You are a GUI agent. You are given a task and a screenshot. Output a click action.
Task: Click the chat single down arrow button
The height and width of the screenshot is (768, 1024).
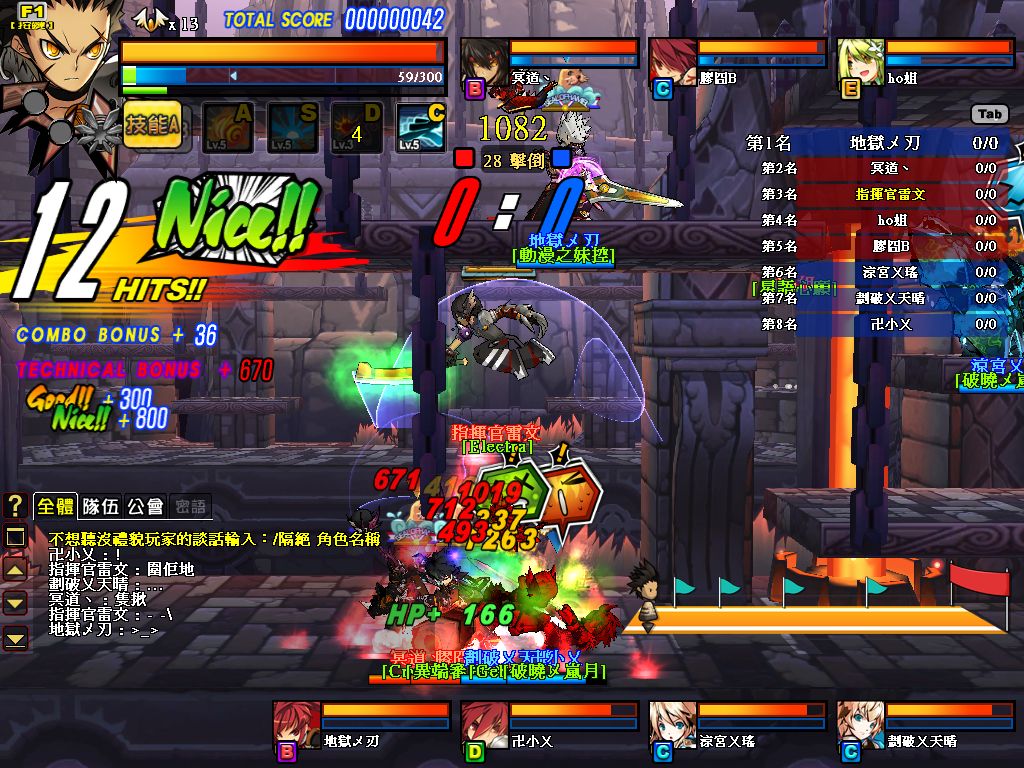16,603
